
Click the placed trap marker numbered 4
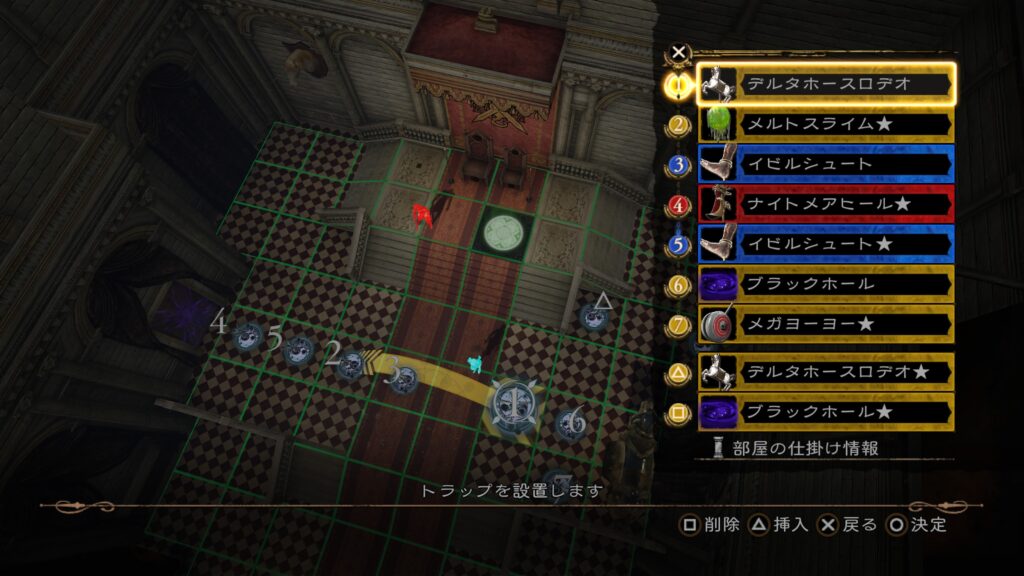248,336
